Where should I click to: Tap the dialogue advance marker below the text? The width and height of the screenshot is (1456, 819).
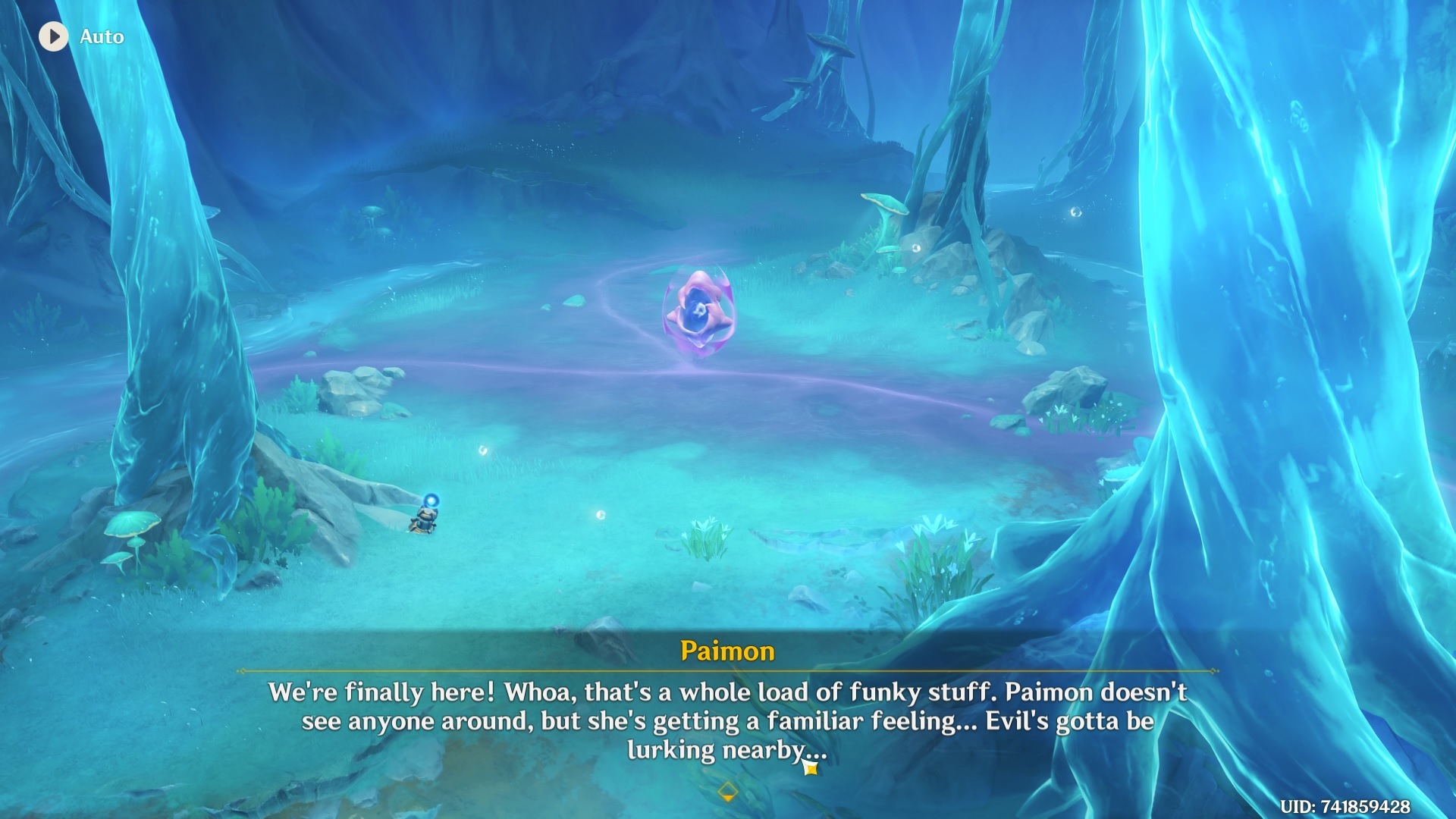pyautogui.click(x=727, y=789)
